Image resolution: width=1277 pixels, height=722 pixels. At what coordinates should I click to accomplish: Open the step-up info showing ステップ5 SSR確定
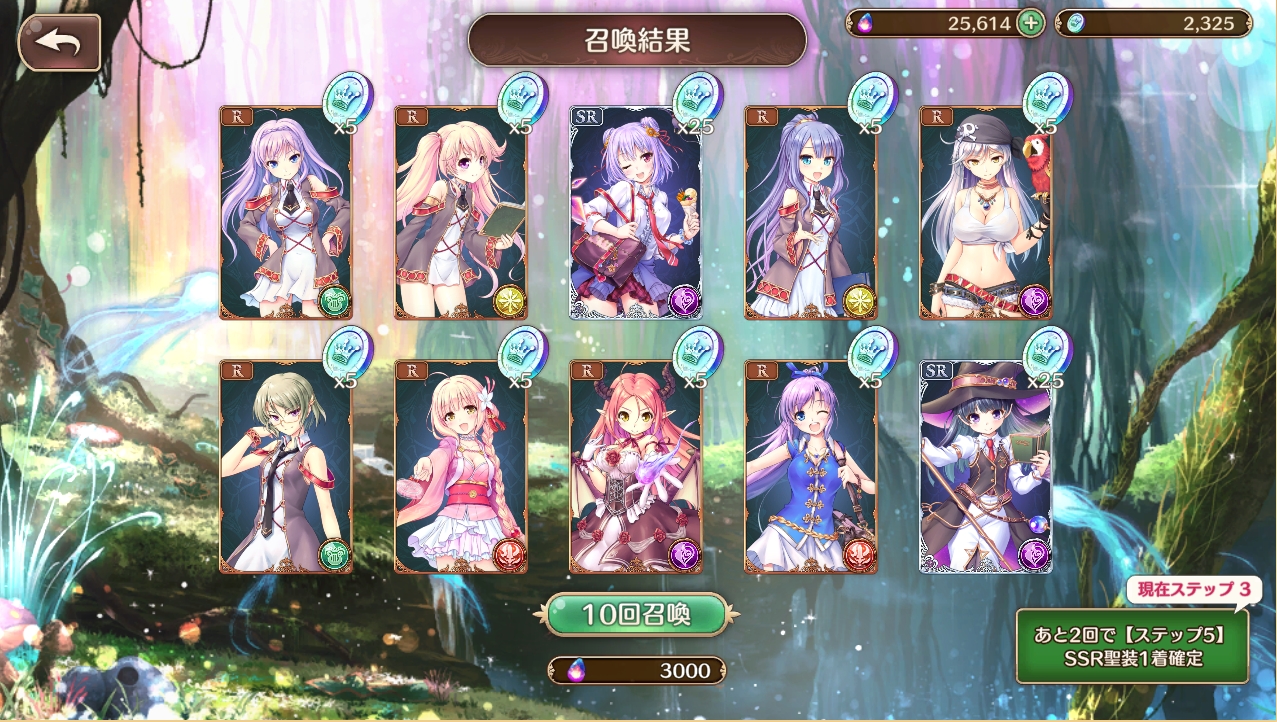click(1132, 646)
